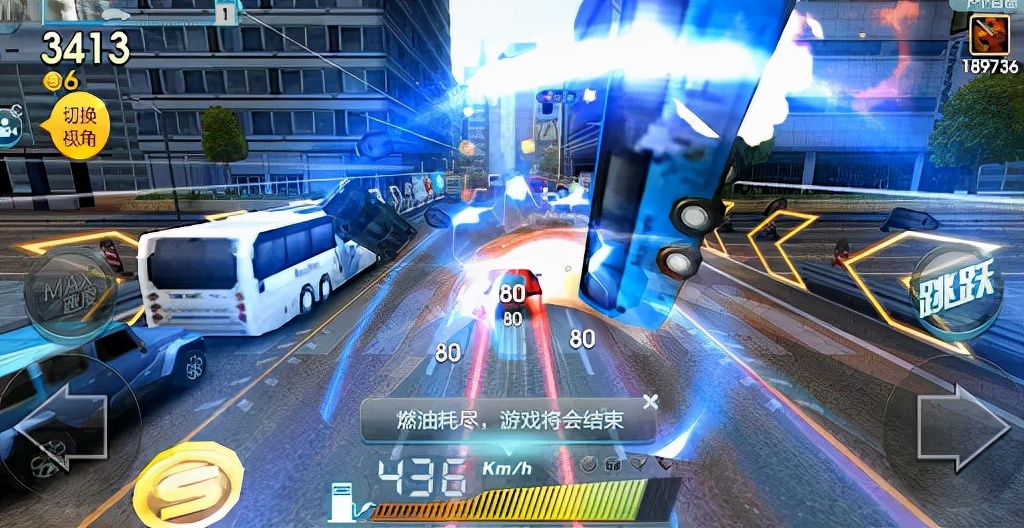The image size is (1024, 528).
Task: Close the fuel depleted warning popup
Action: click(651, 402)
